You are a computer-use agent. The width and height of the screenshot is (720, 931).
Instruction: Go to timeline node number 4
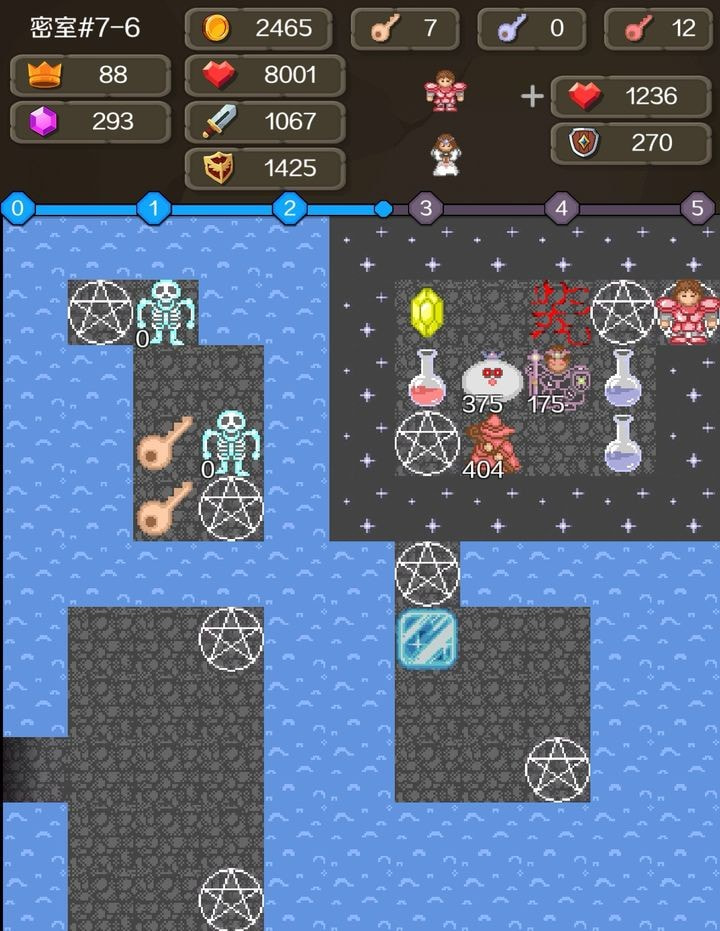click(562, 209)
